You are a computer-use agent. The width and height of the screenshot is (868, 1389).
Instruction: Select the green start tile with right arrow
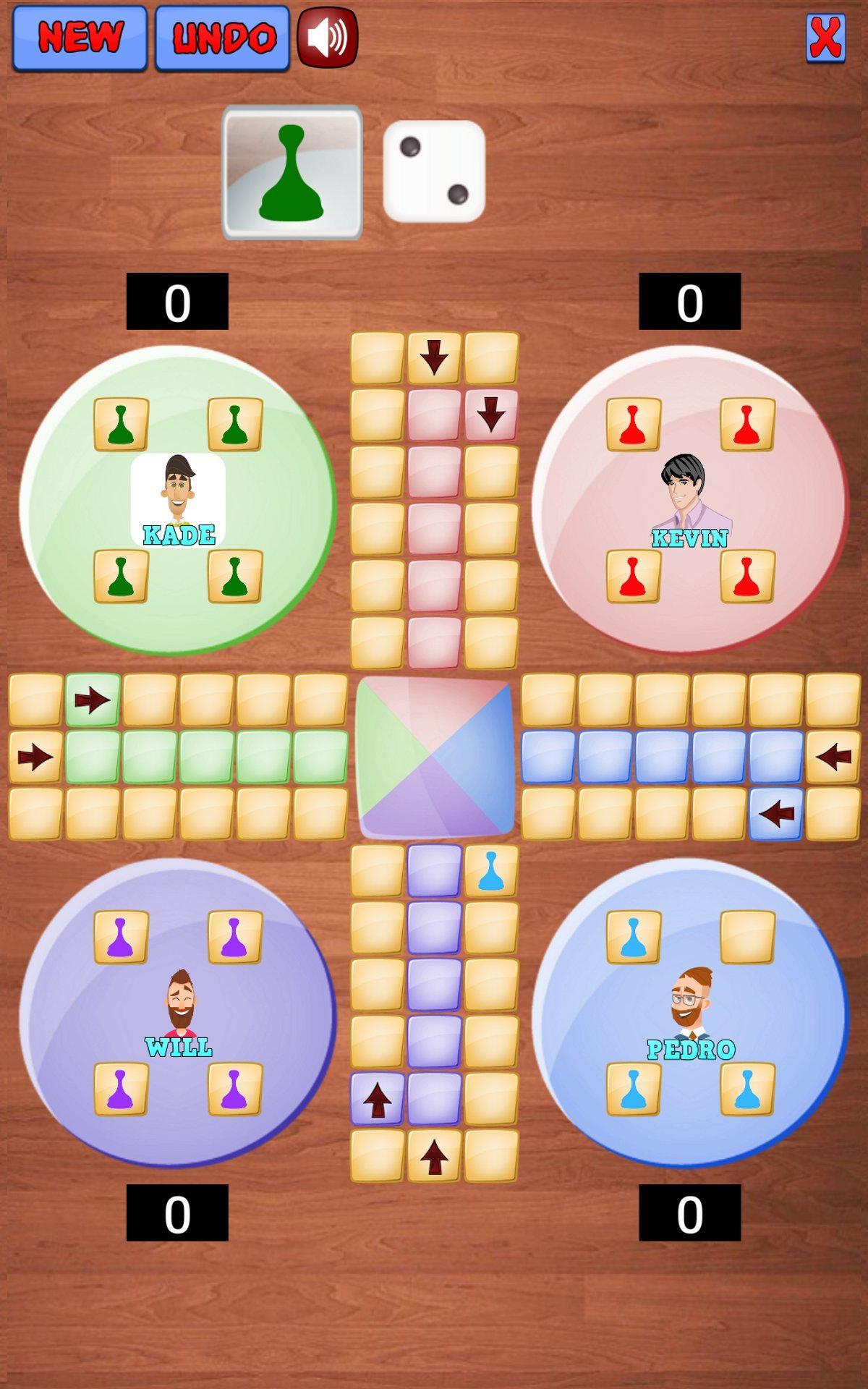pos(93,700)
